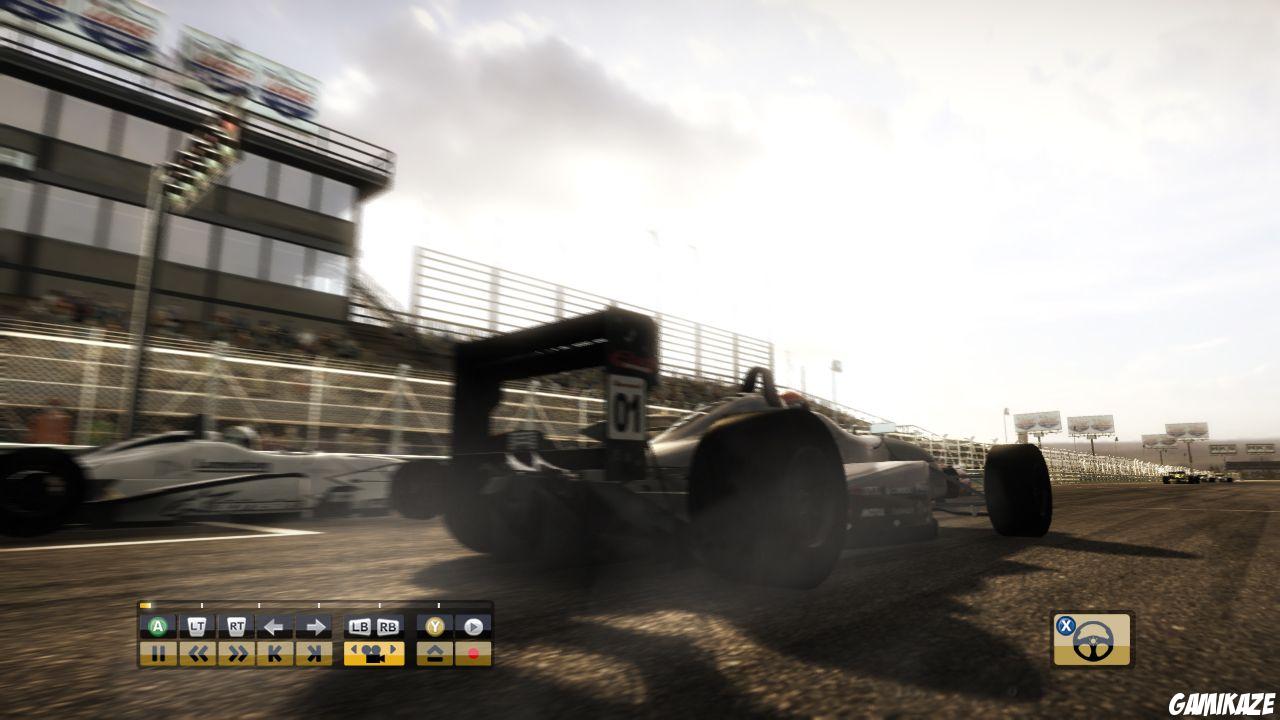The width and height of the screenshot is (1280, 720).
Task: Start saving footage with the red record icon
Action: tap(473, 652)
